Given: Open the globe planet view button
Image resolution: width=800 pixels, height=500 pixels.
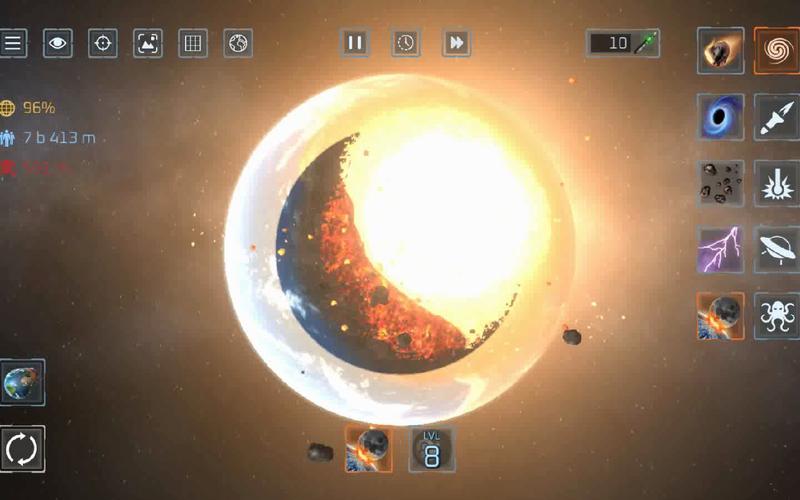Looking at the screenshot, I should [238, 43].
